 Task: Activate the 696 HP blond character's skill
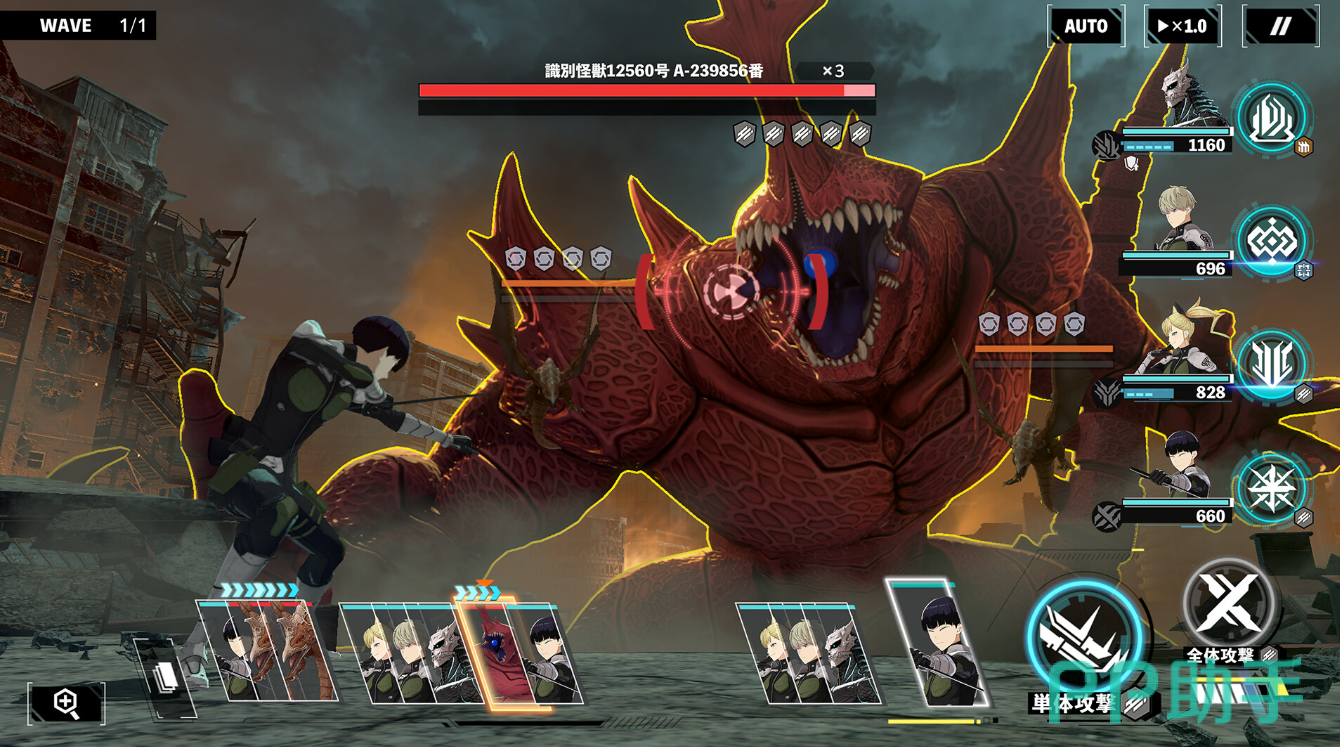click(x=1271, y=241)
